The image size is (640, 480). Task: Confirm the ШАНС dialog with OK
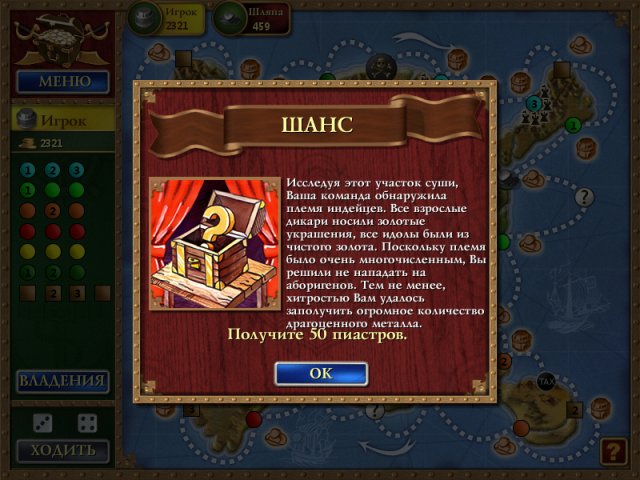click(320, 373)
